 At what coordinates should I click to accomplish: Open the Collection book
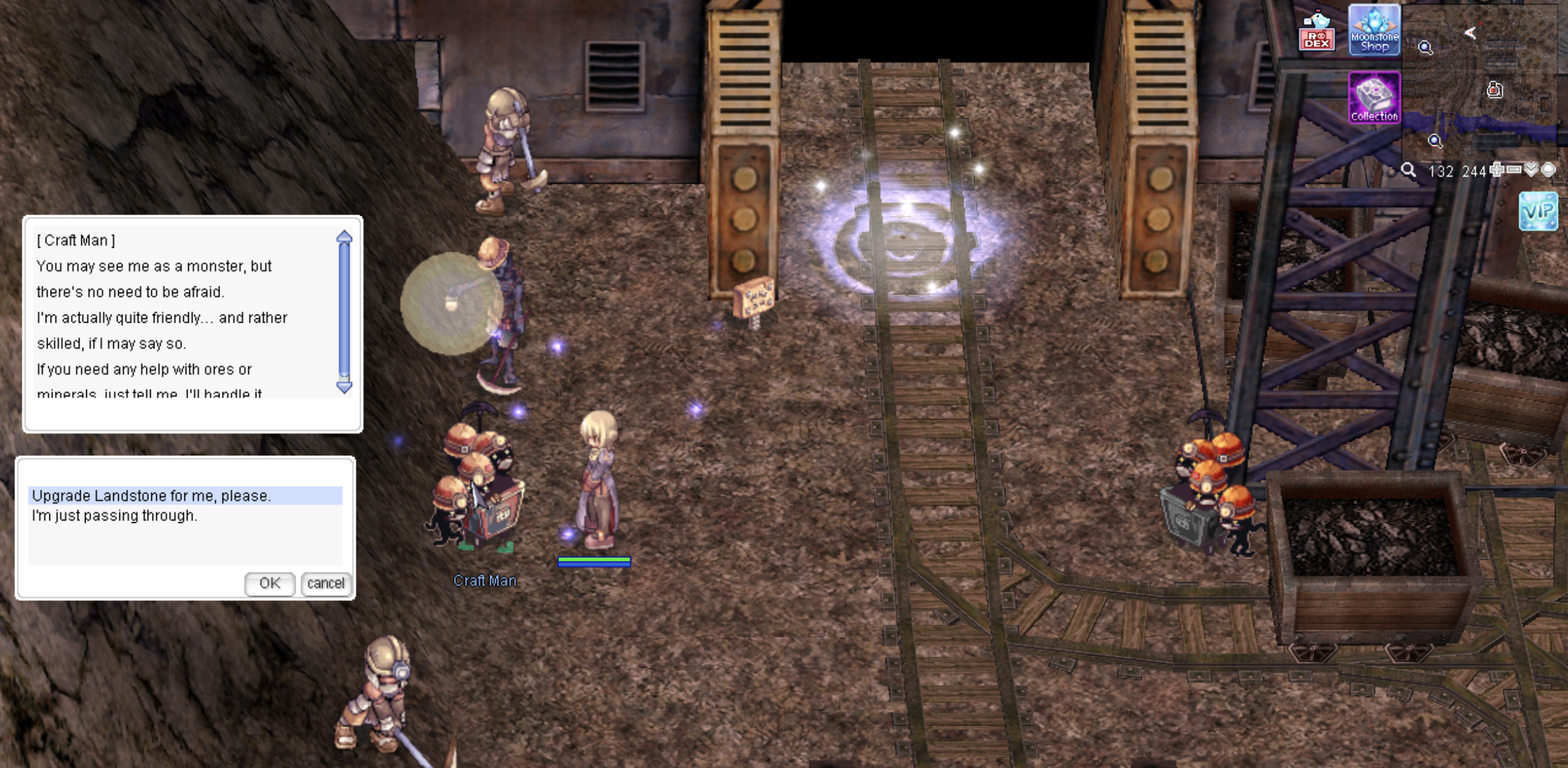1374,98
